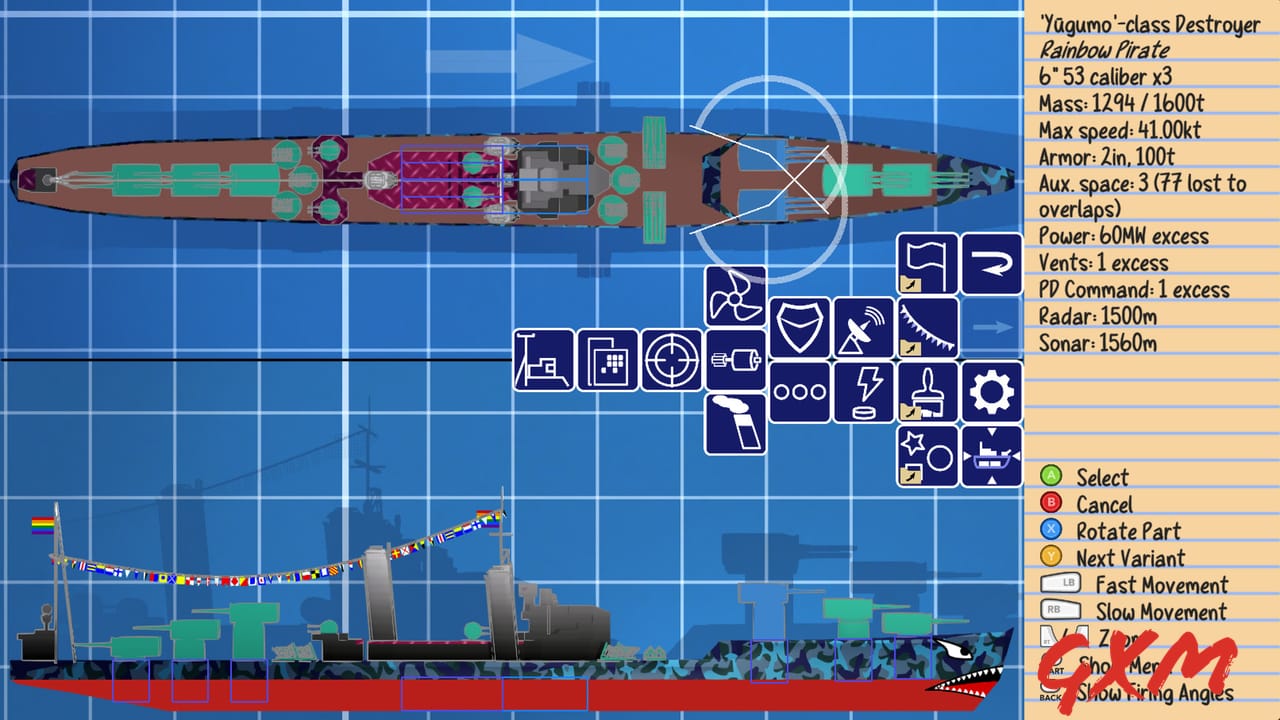Open the gear settings icon
Viewport: 1280px width, 720px height.
click(x=990, y=393)
